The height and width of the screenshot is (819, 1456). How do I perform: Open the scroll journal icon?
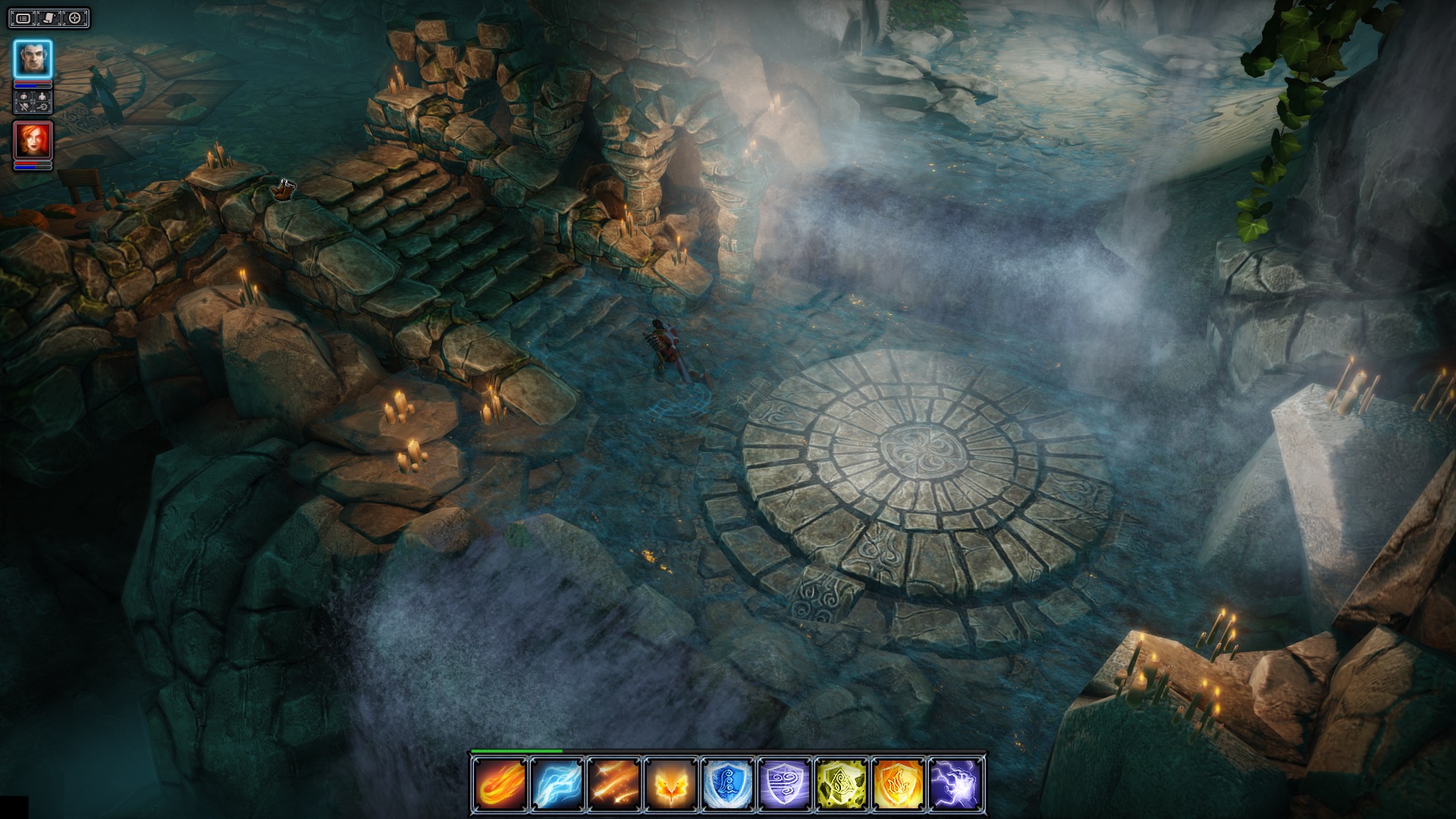[49, 17]
